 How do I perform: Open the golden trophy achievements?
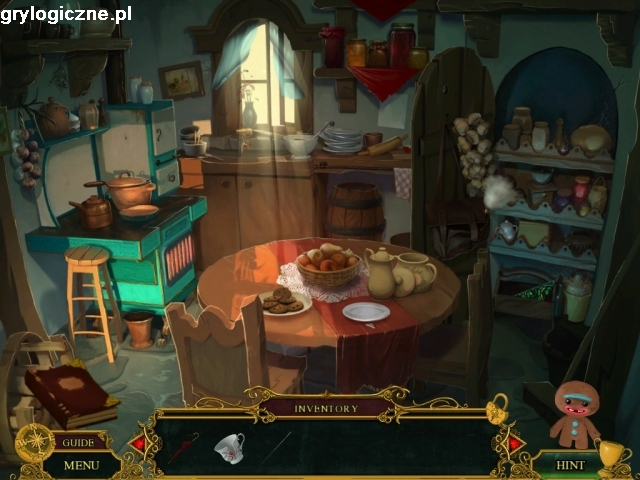[611, 455]
